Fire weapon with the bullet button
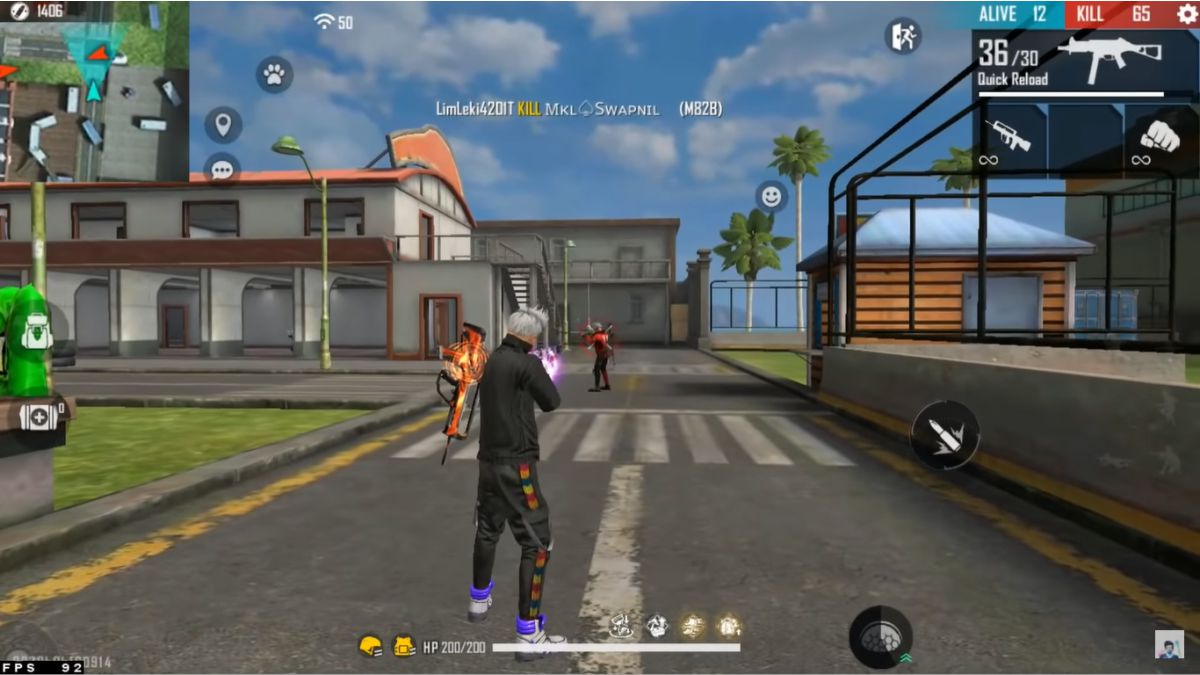The width and height of the screenshot is (1200, 675). 944,435
